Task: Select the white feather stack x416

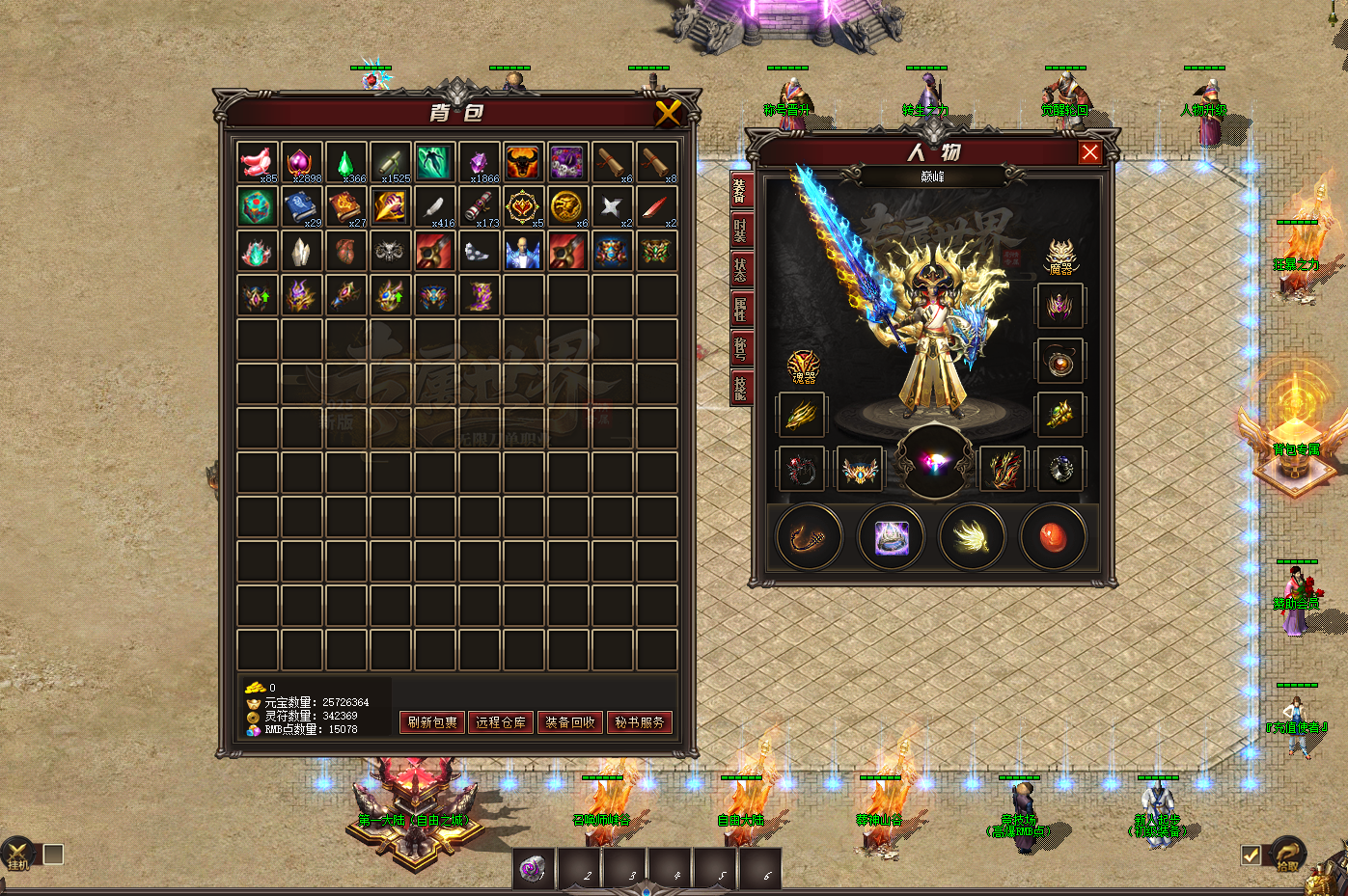Action: click(434, 206)
